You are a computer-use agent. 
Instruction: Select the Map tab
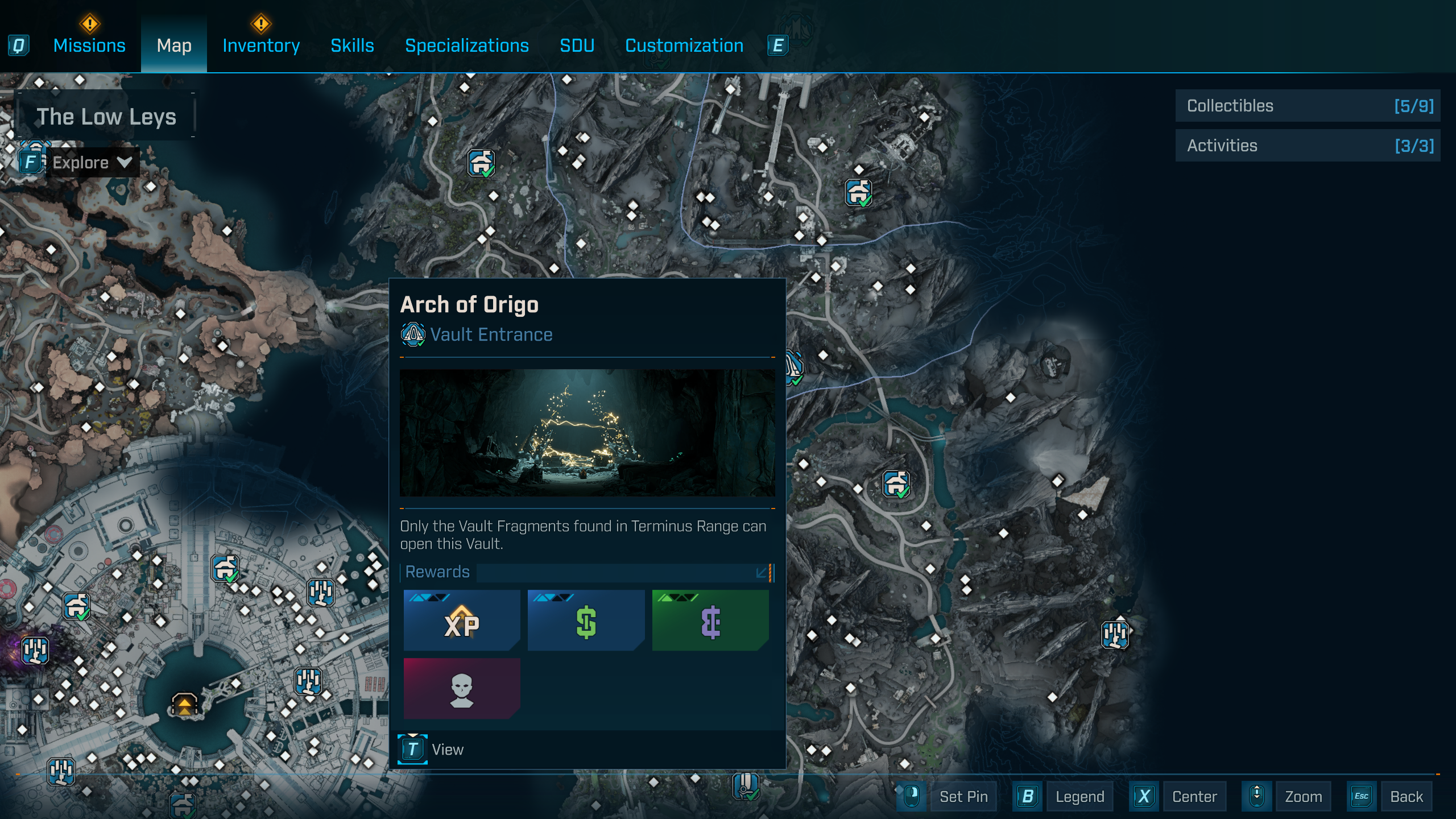pos(174,45)
